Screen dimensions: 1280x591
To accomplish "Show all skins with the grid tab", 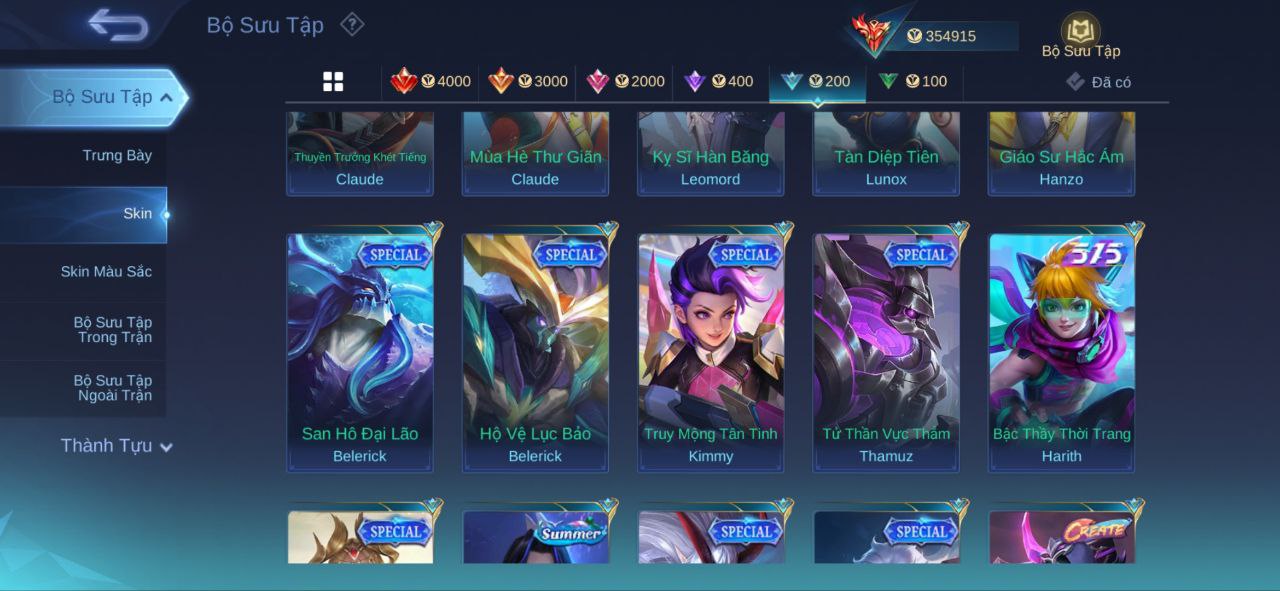I will pyautogui.click(x=333, y=82).
